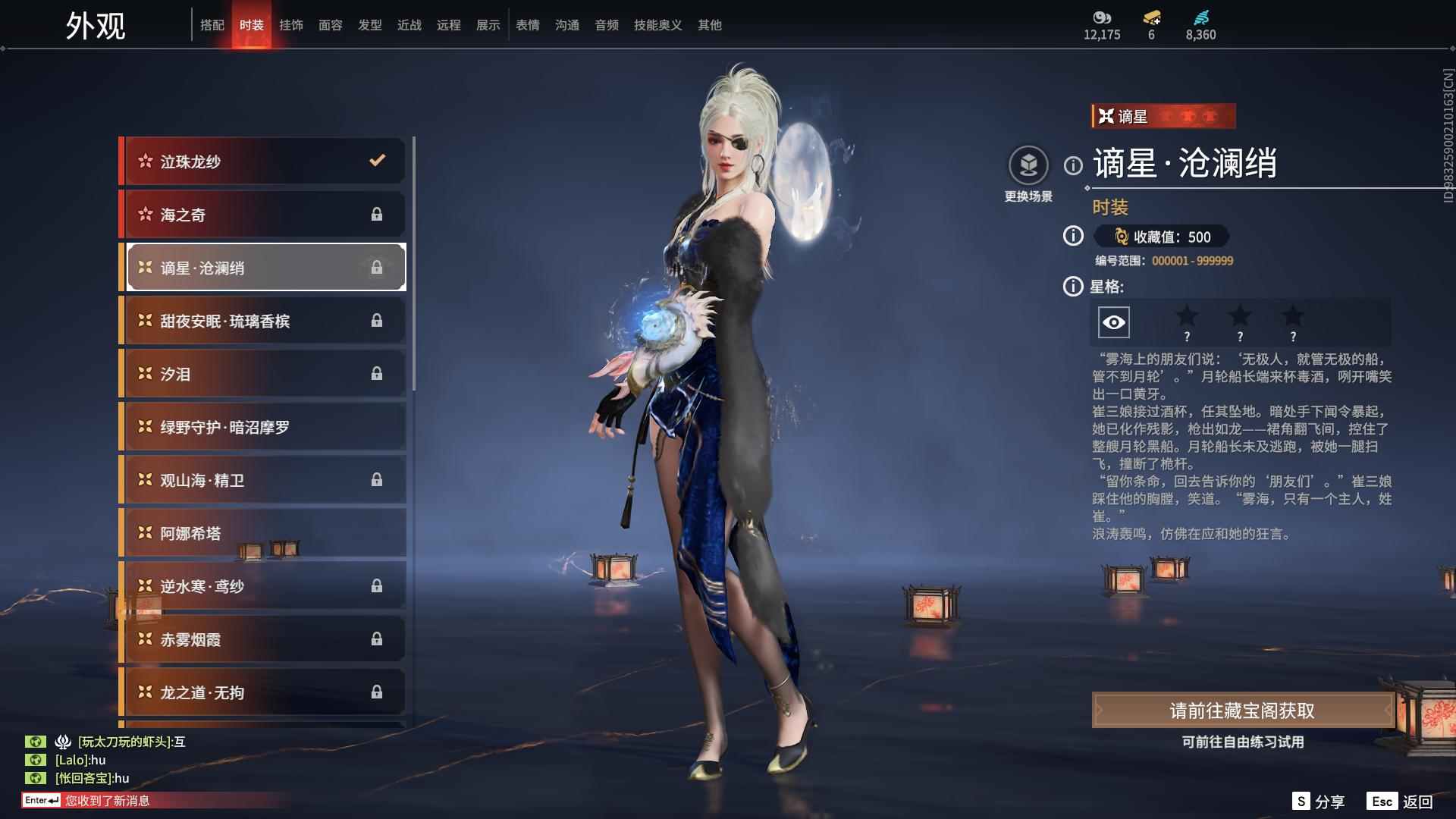Click the gold ingot icon showing 6
The width and height of the screenshot is (1456, 819).
click(1152, 17)
